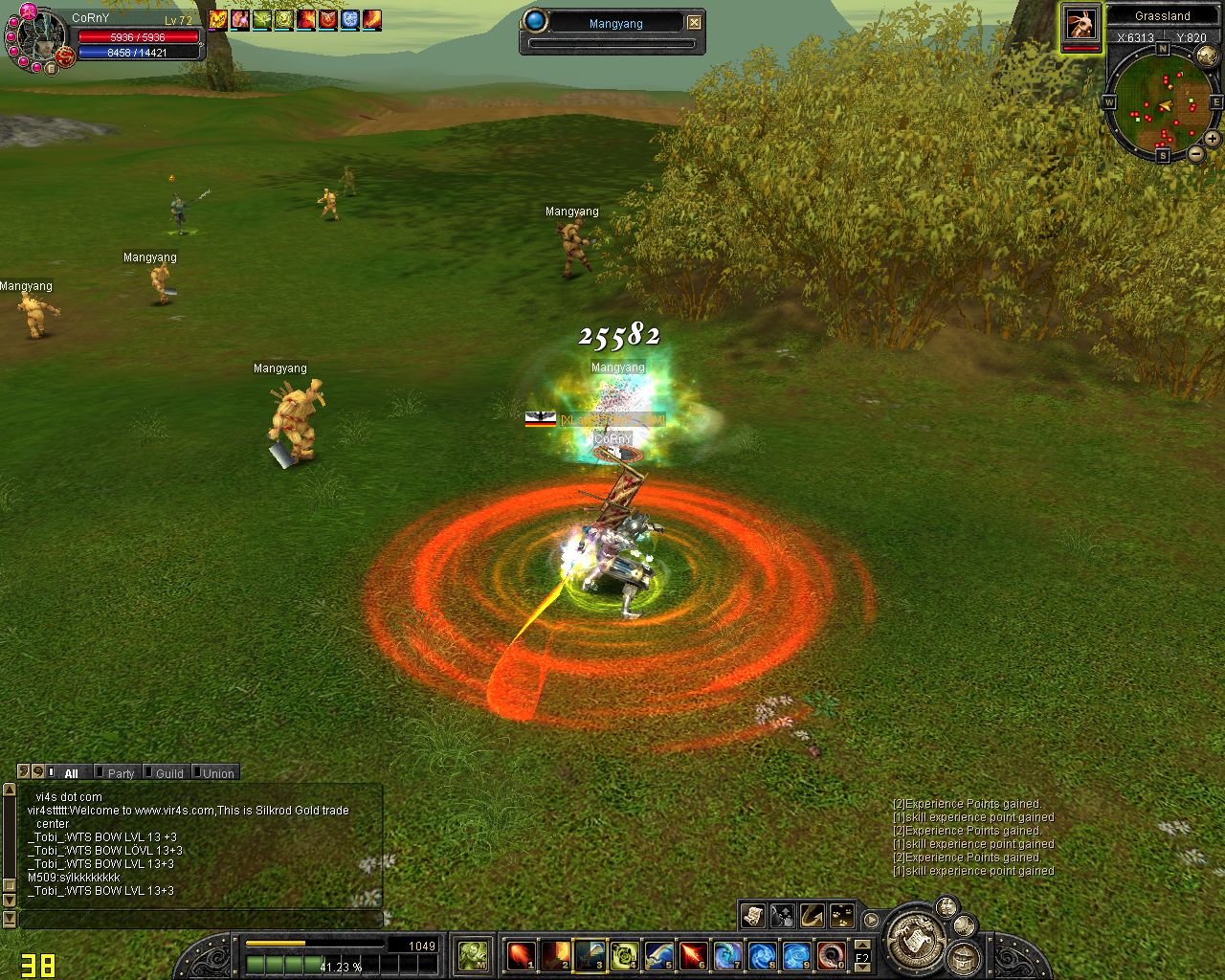
Task: Click the Grassland minimap
Action: pos(1162,105)
